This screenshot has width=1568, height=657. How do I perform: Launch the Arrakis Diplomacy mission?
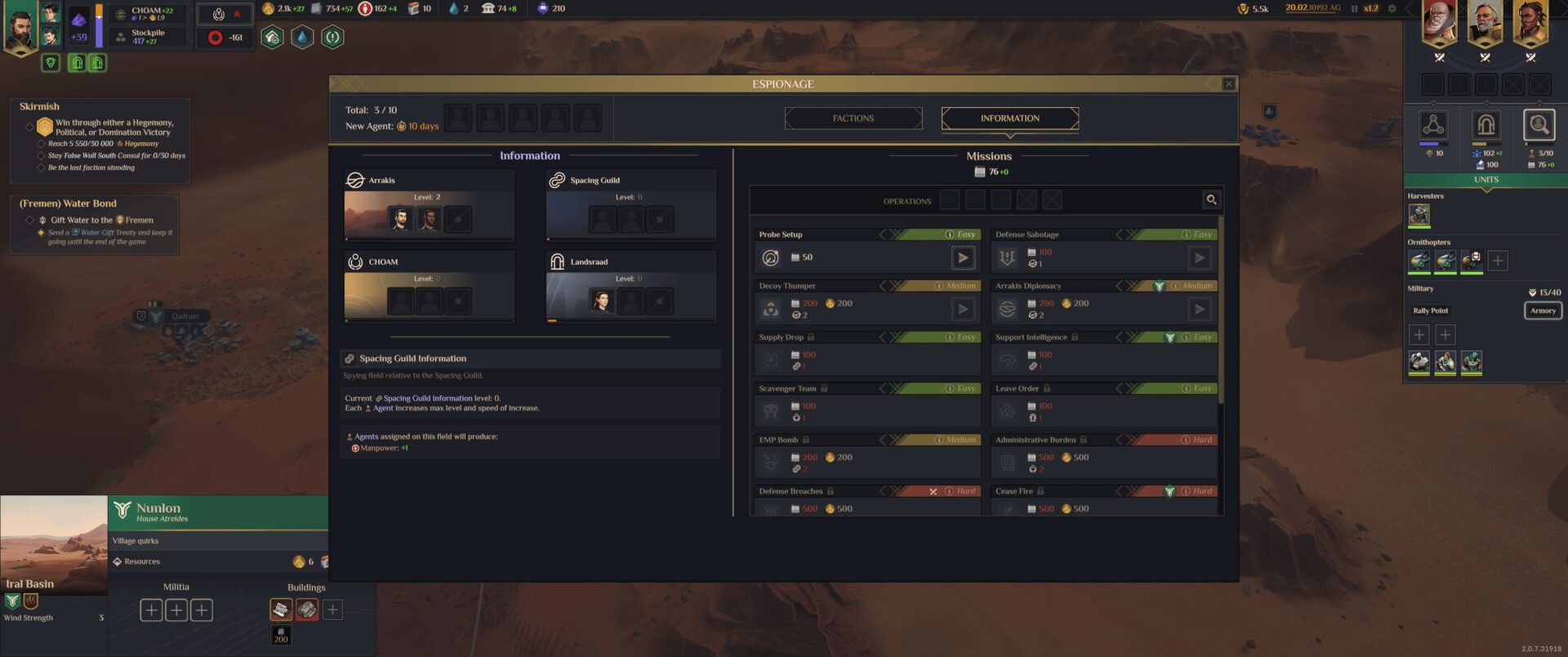1199,309
